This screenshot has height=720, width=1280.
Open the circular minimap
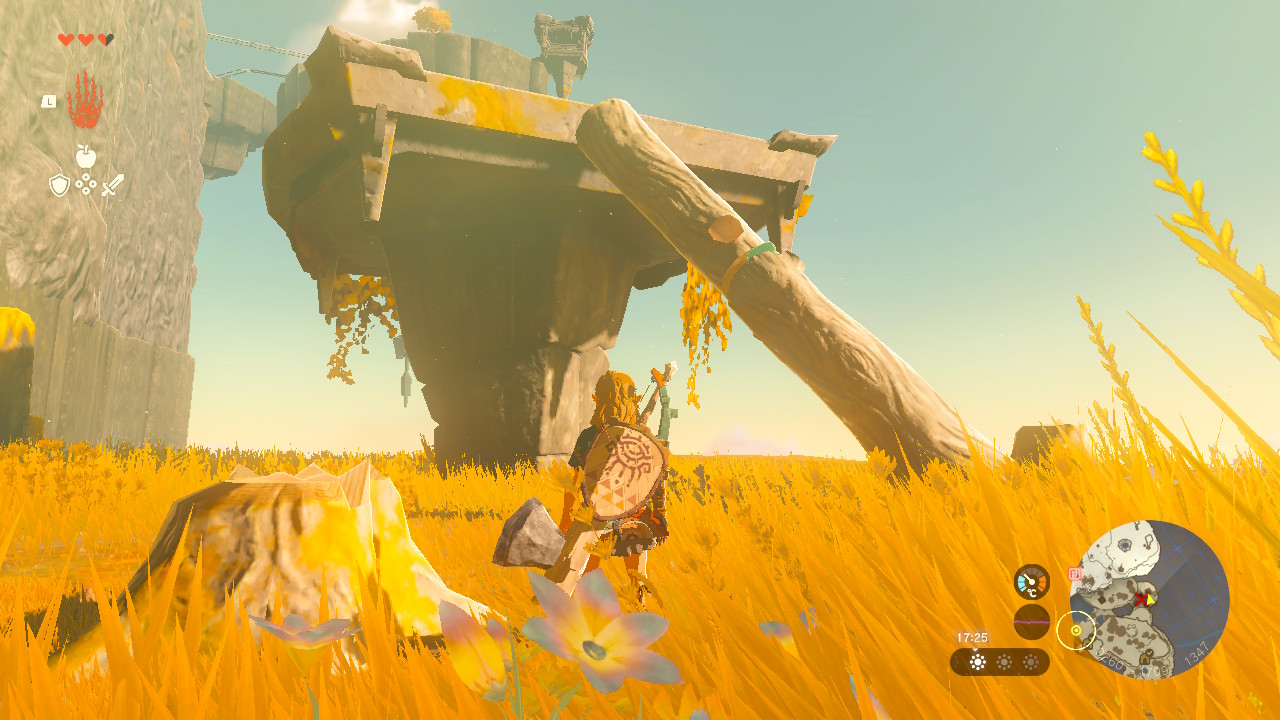[x=1149, y=600]
